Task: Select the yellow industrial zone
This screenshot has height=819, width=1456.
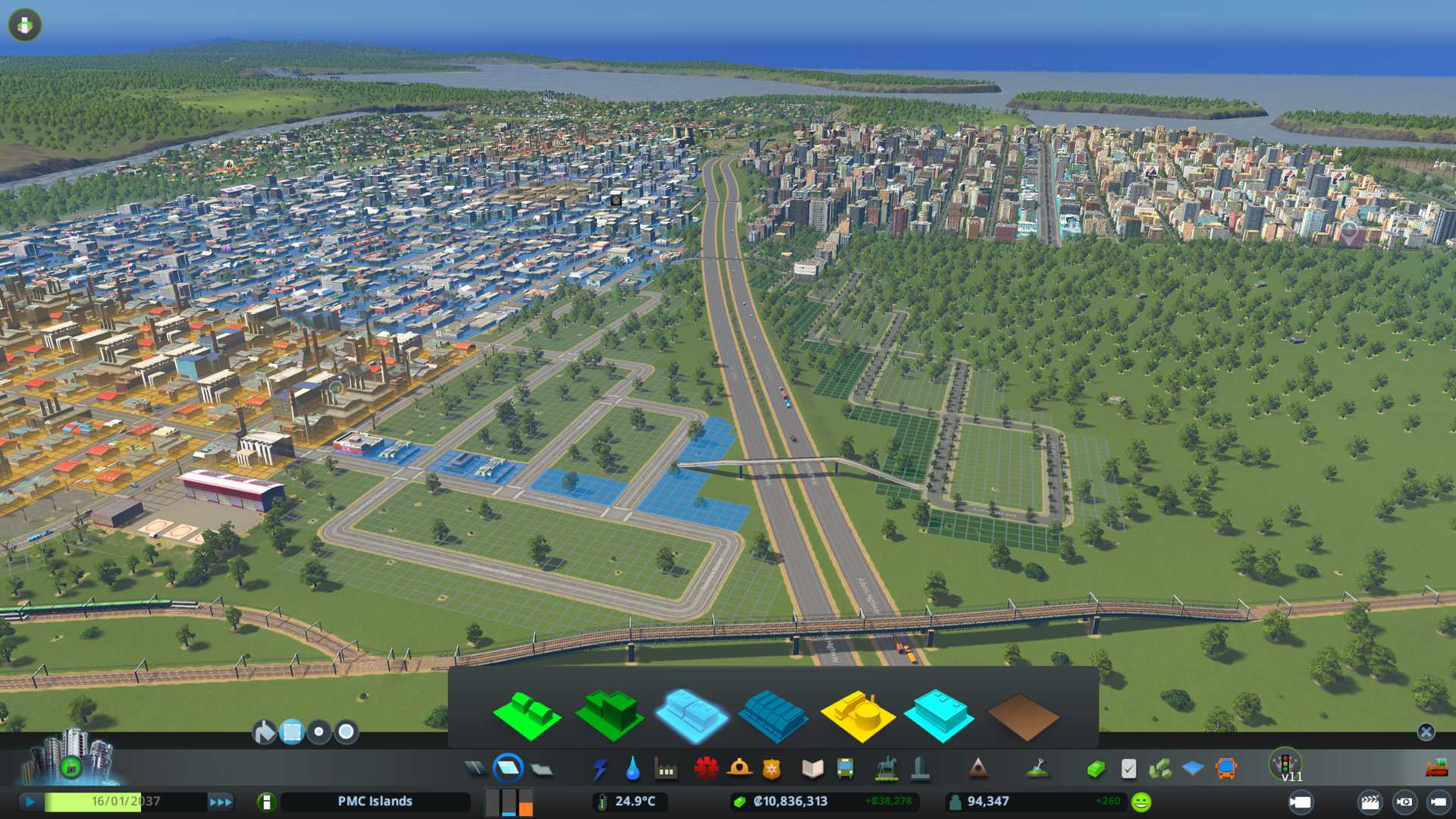Action: (x=857, y=715)
